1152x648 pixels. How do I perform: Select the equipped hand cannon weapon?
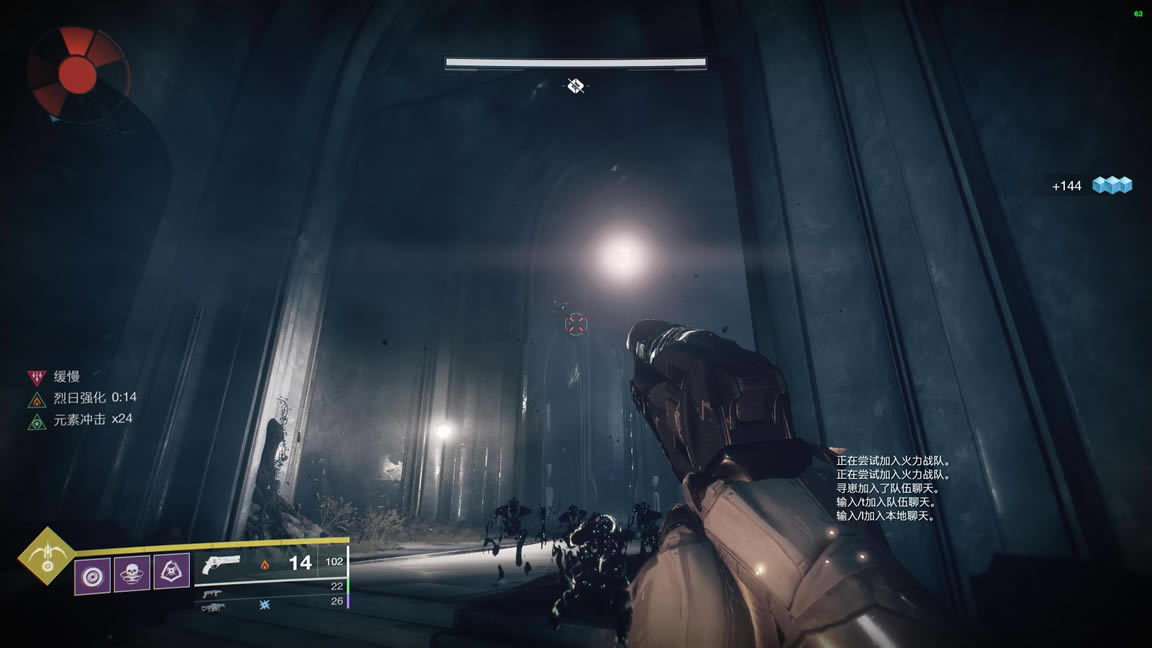tap(220, 564)
